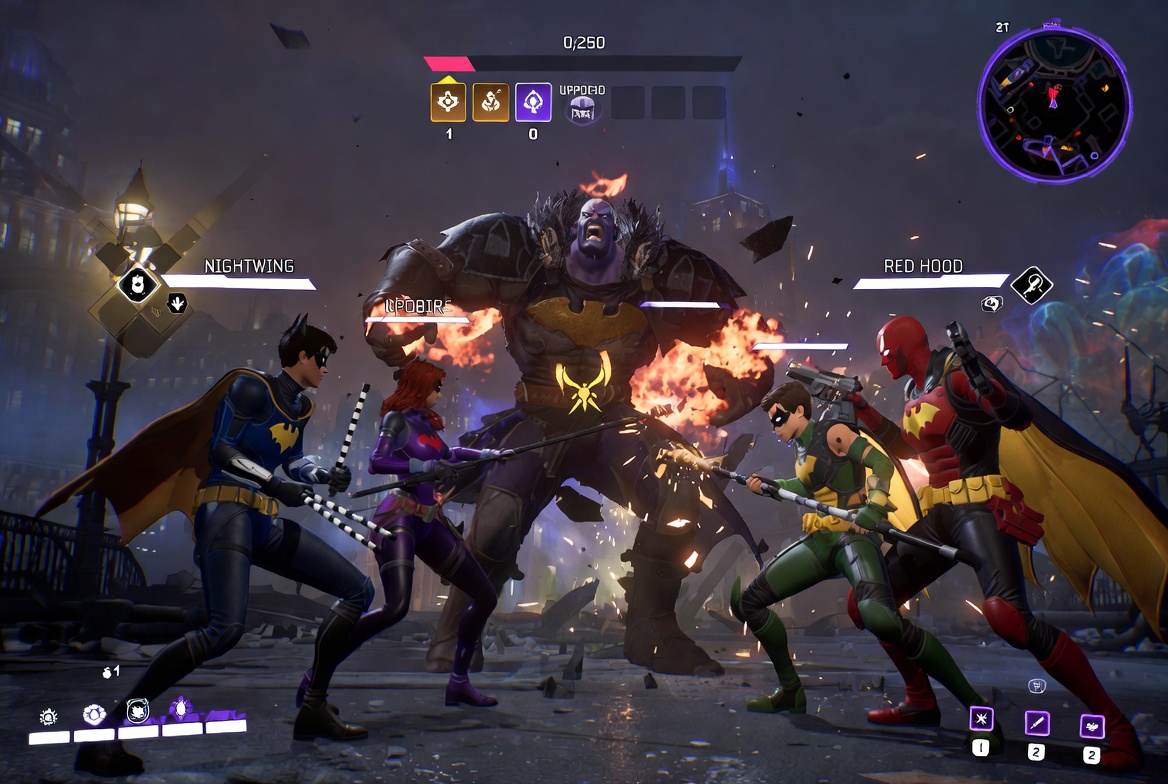Open the circular minimap

pyautogui.click(x=1054, y=103)
